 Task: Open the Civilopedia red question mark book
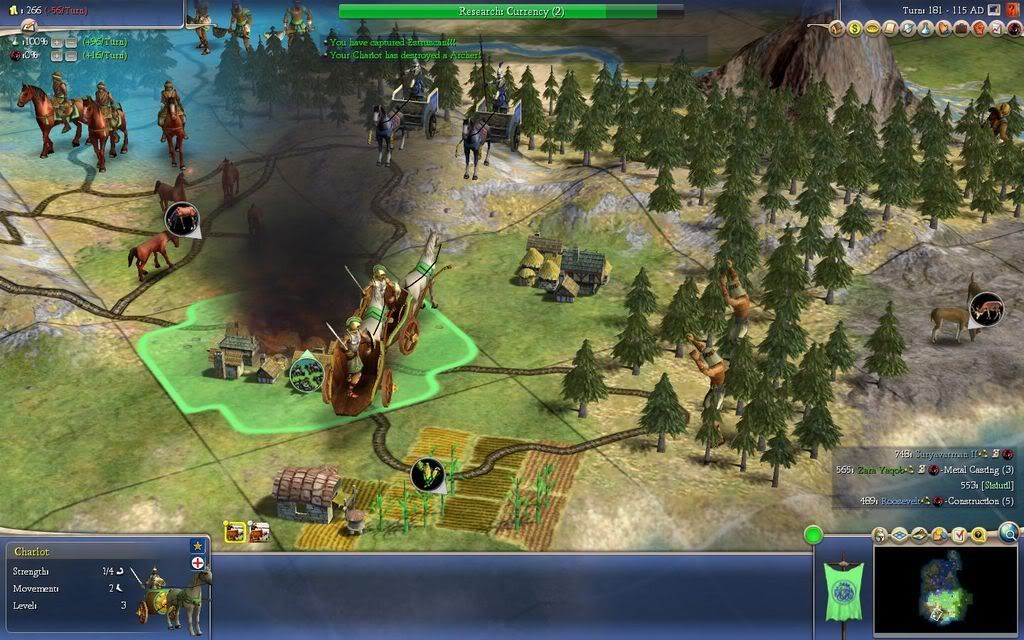click(1012, 10)
